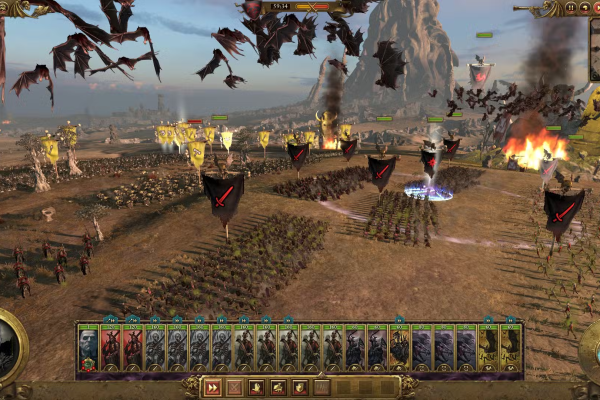Open the round panel at bottom-left corner

click(10, 345)
